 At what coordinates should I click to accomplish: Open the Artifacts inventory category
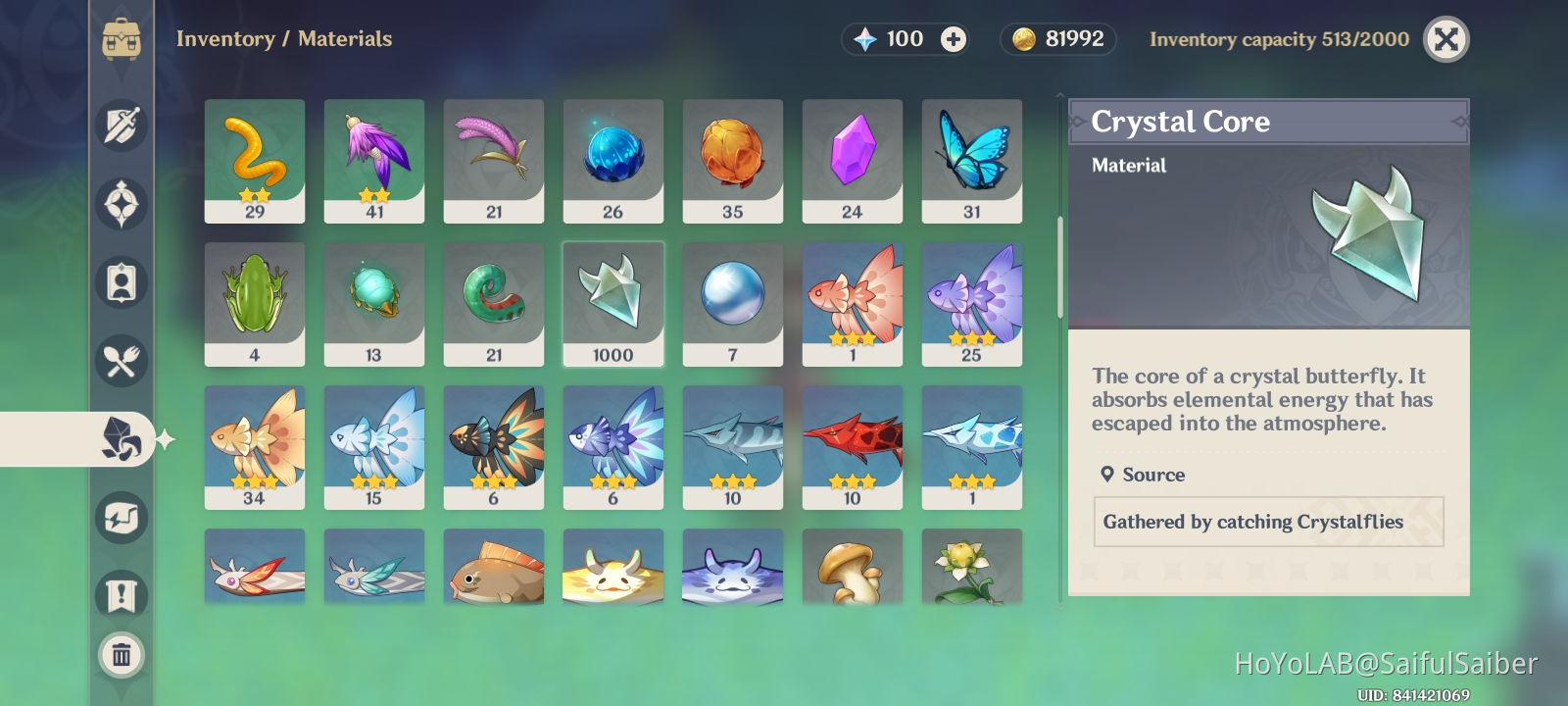(x=121, y=204)
